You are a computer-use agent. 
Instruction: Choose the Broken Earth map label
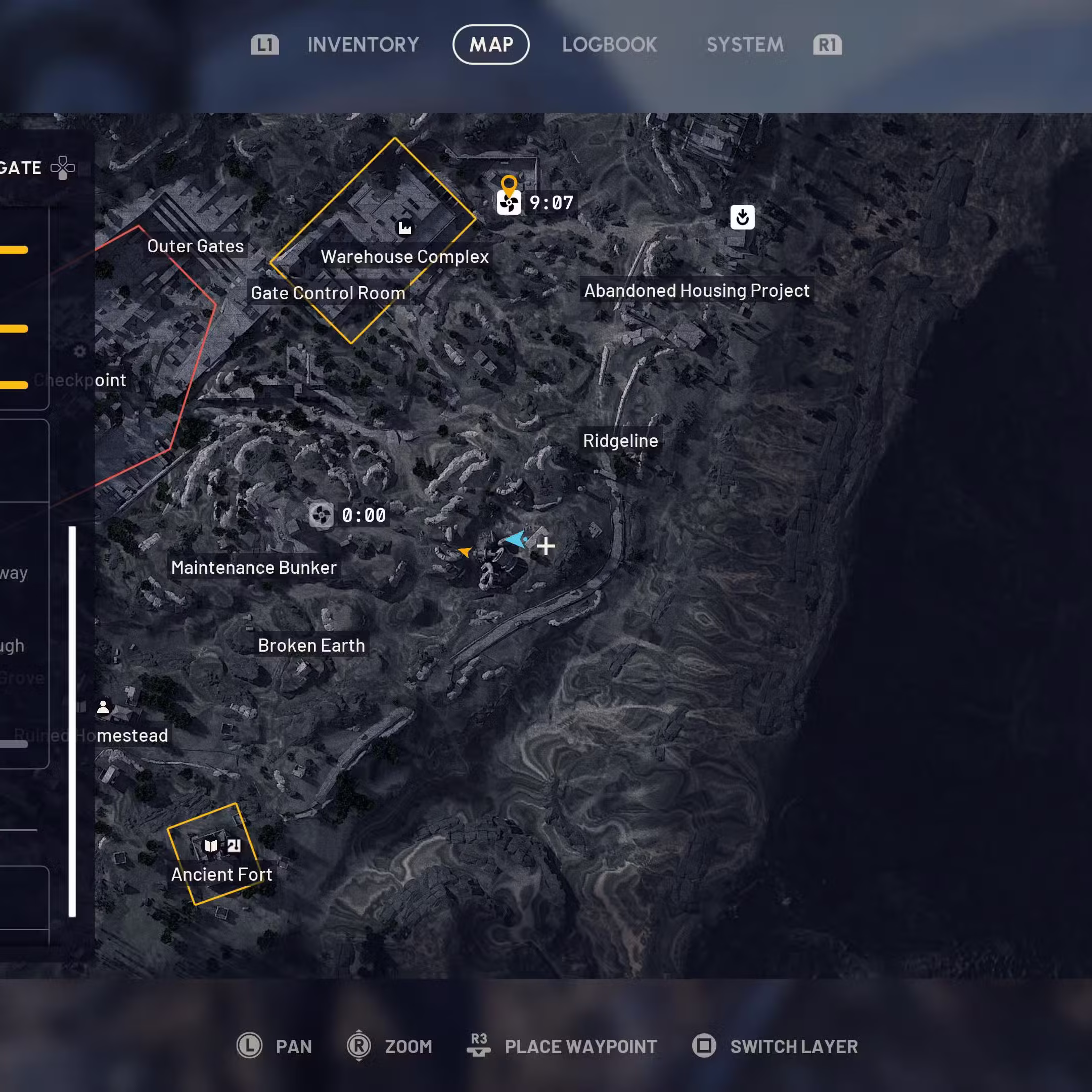[311, 646]
